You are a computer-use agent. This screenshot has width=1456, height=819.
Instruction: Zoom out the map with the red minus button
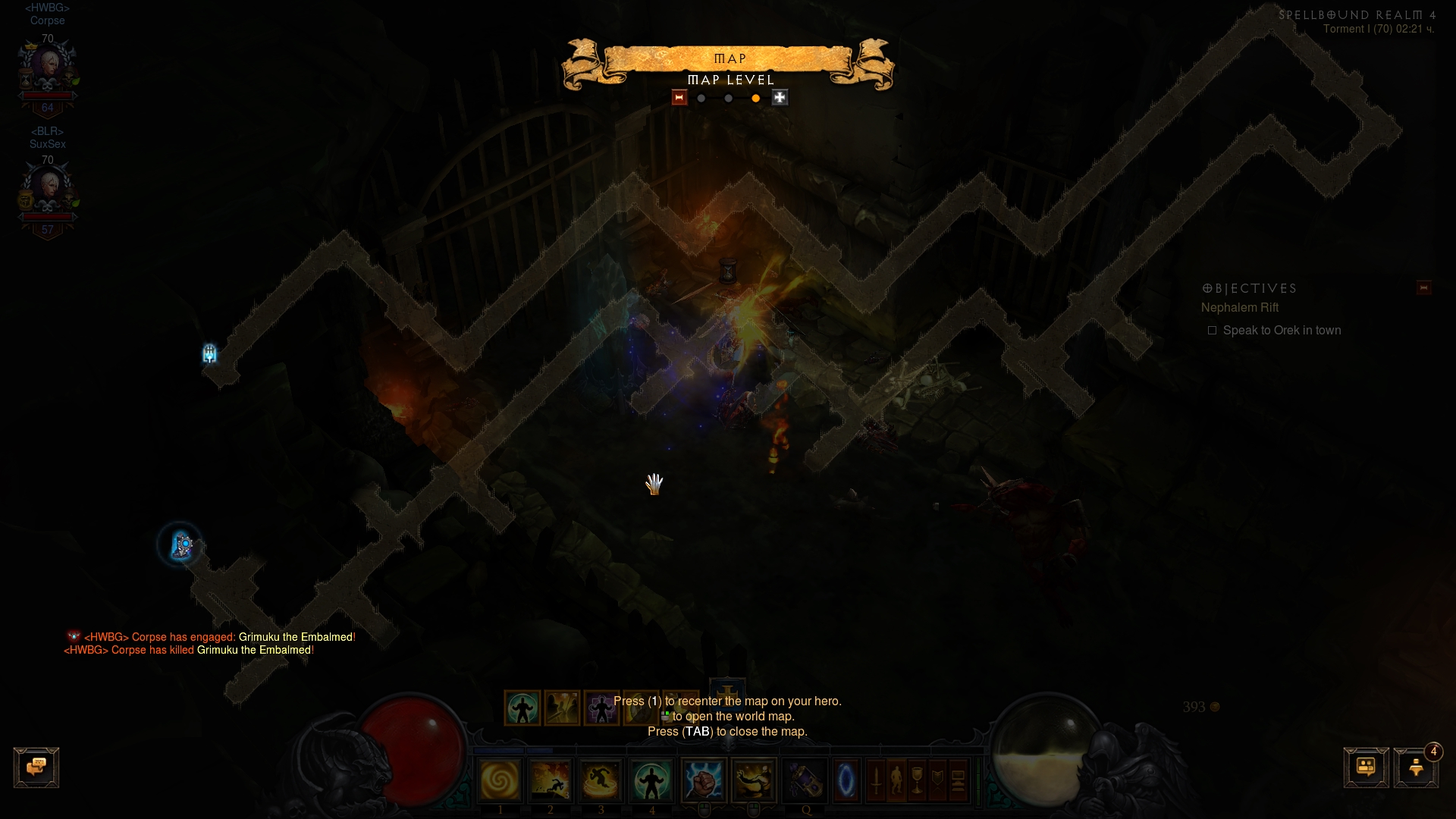[679, 98]
